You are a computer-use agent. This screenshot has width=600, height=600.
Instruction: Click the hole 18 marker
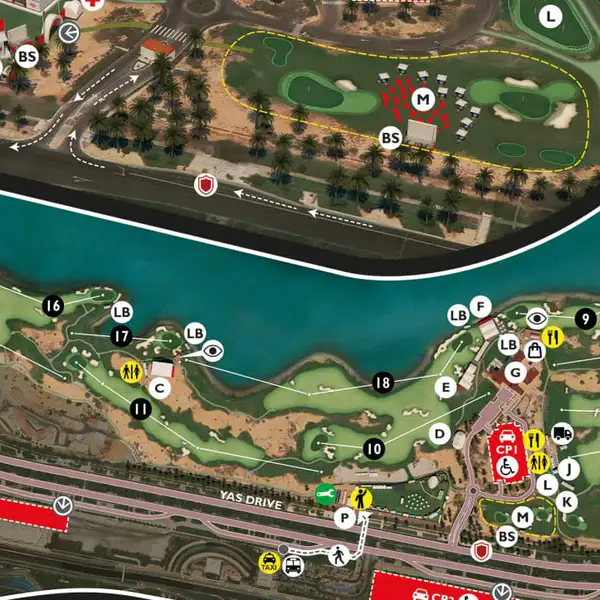click(x=381, y=382)
